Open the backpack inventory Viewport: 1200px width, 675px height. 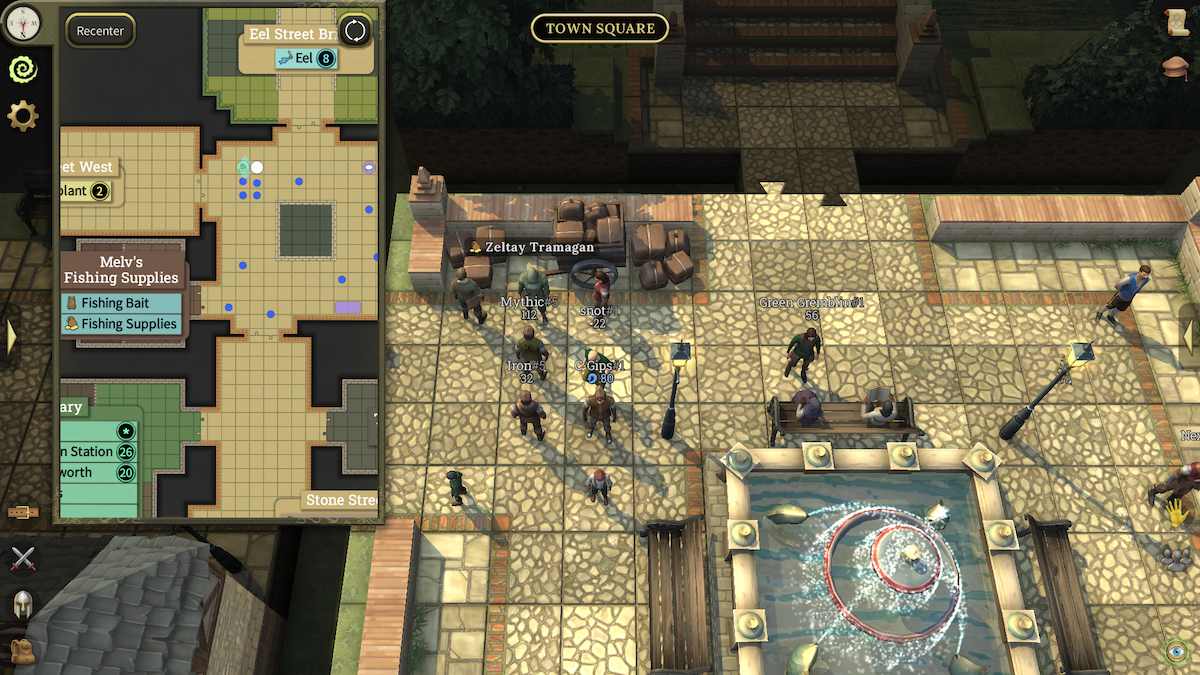[22, 650]
